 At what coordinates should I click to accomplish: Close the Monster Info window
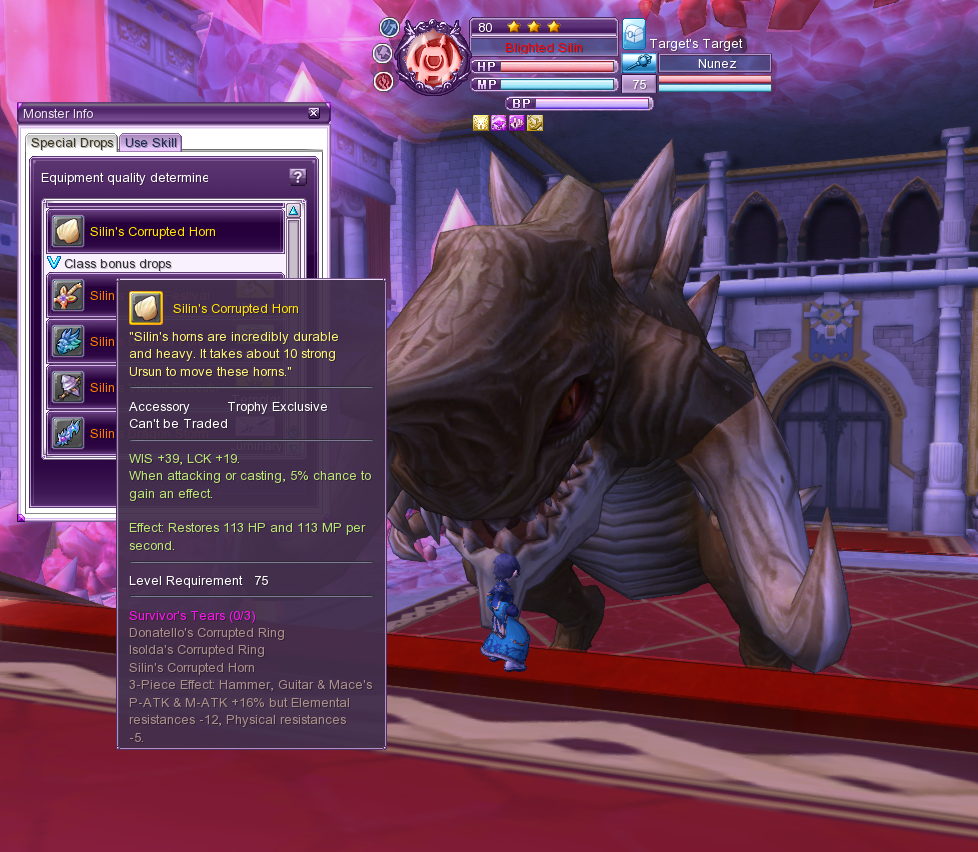pyautogui.click(x=314, y=113)
